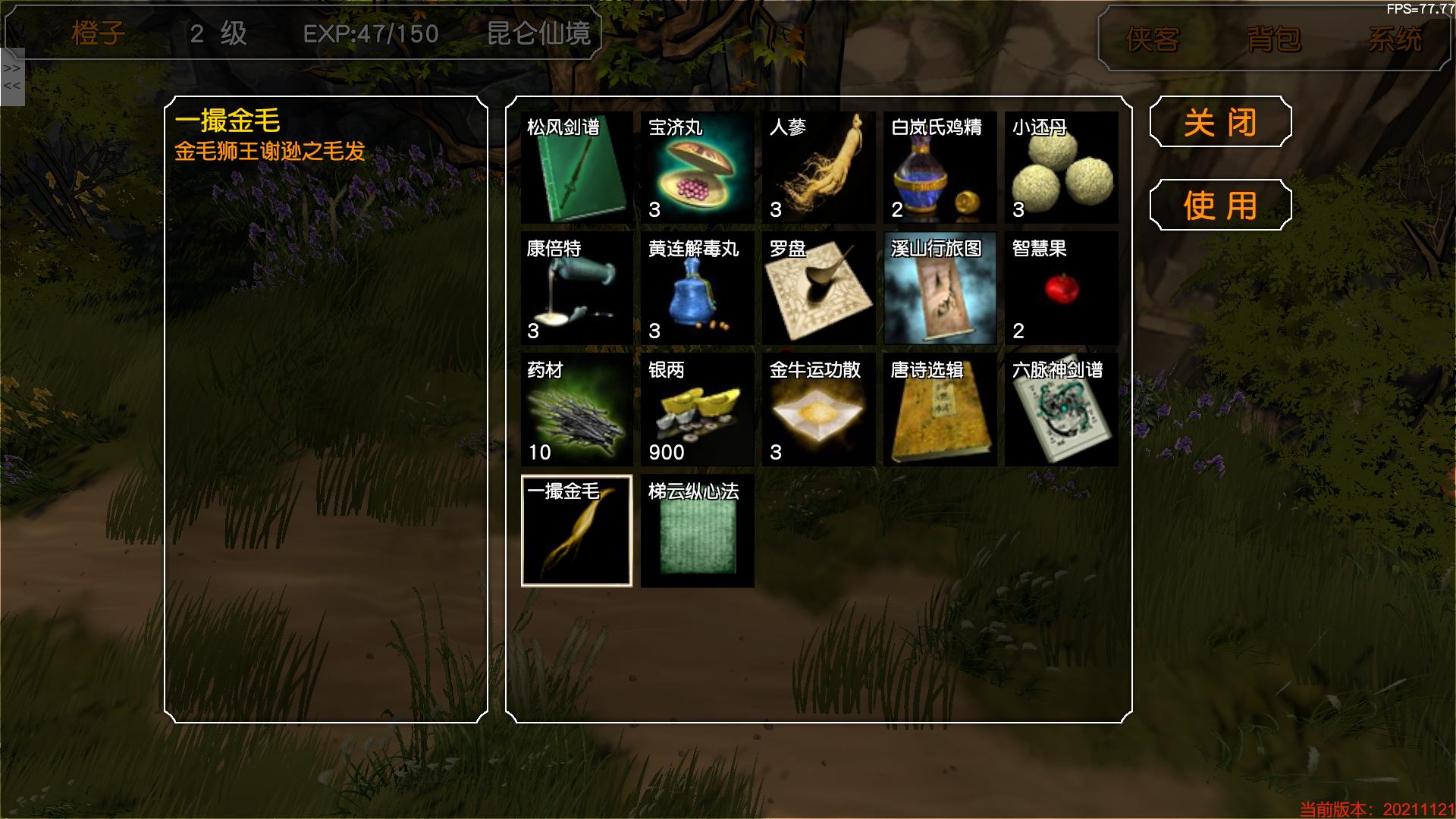
Task: Select the 白岚氏鸡精 blue bottle
Action: point(940,168)
